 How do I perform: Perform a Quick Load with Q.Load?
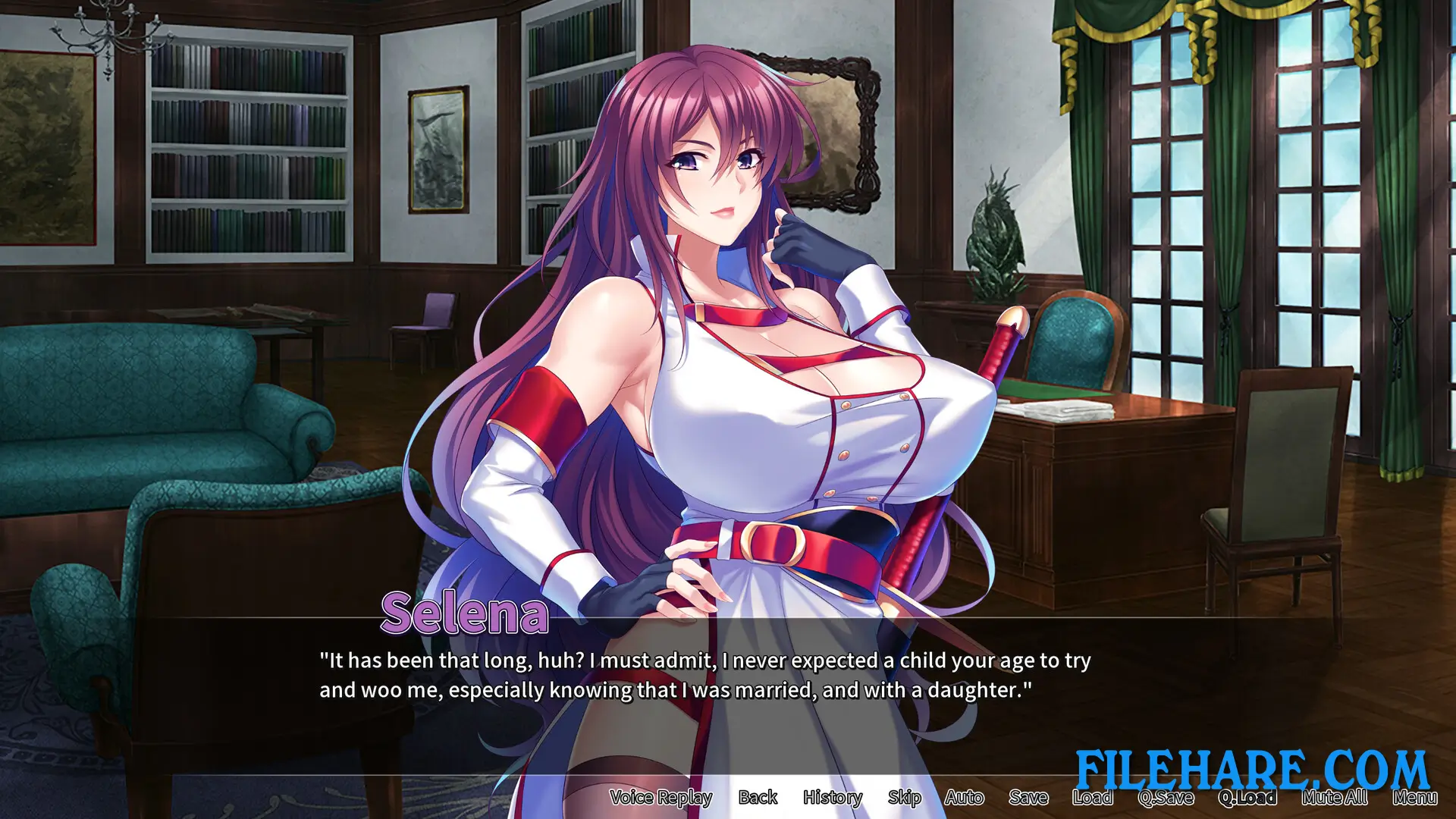point(1248,798)
